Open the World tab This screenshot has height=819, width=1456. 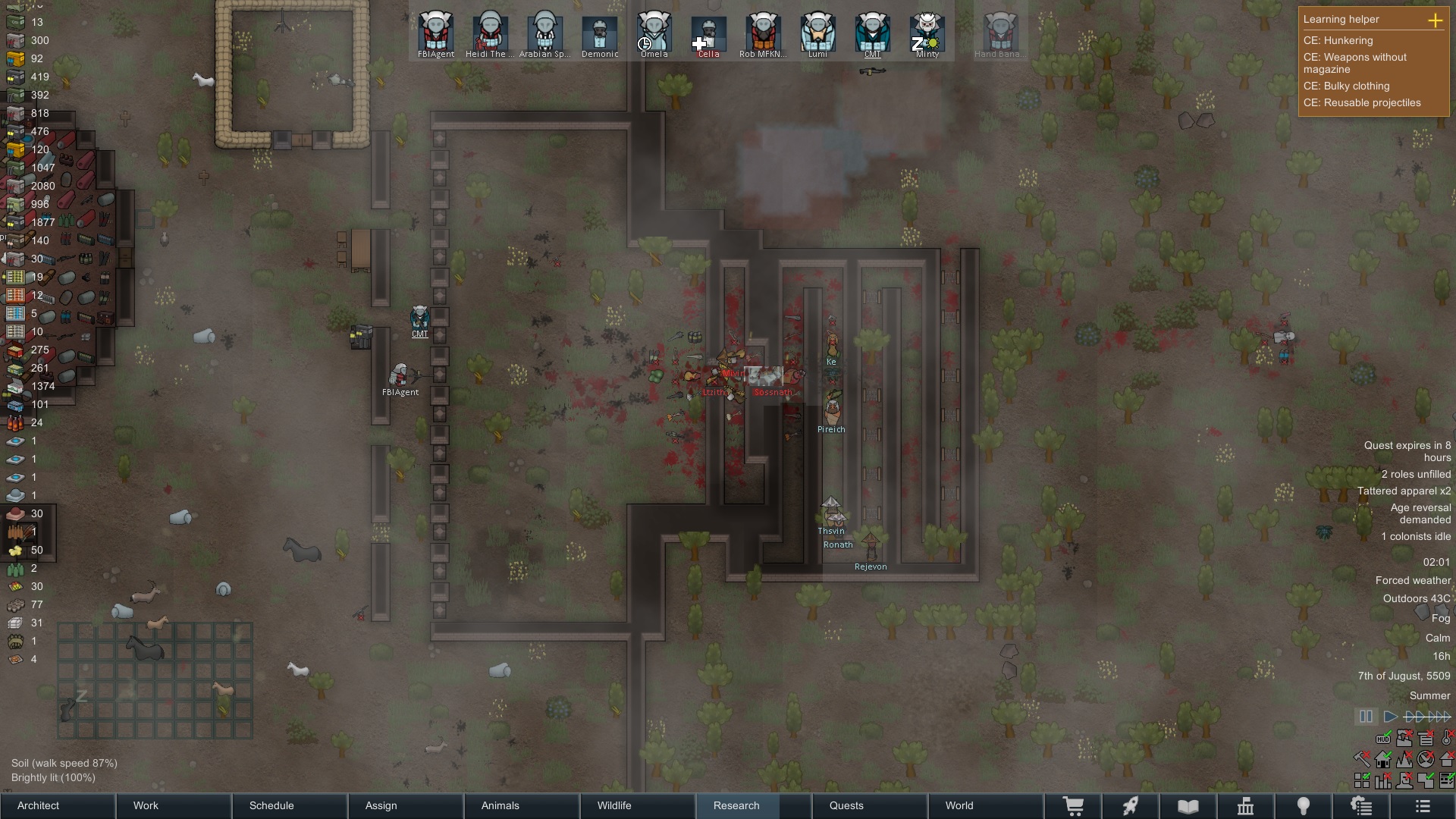tap(959, 805)
